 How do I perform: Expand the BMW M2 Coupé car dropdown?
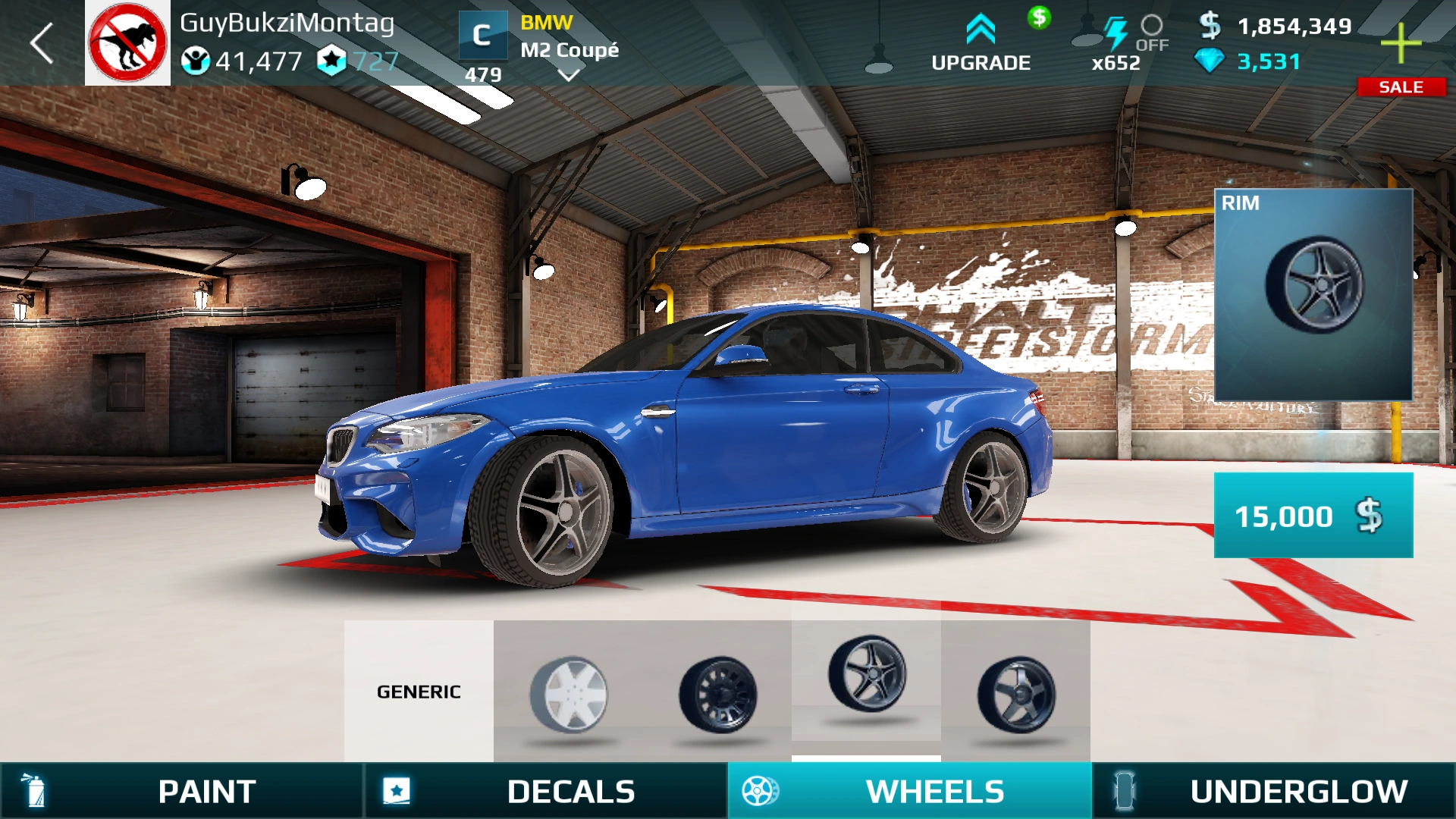point(569,74)
